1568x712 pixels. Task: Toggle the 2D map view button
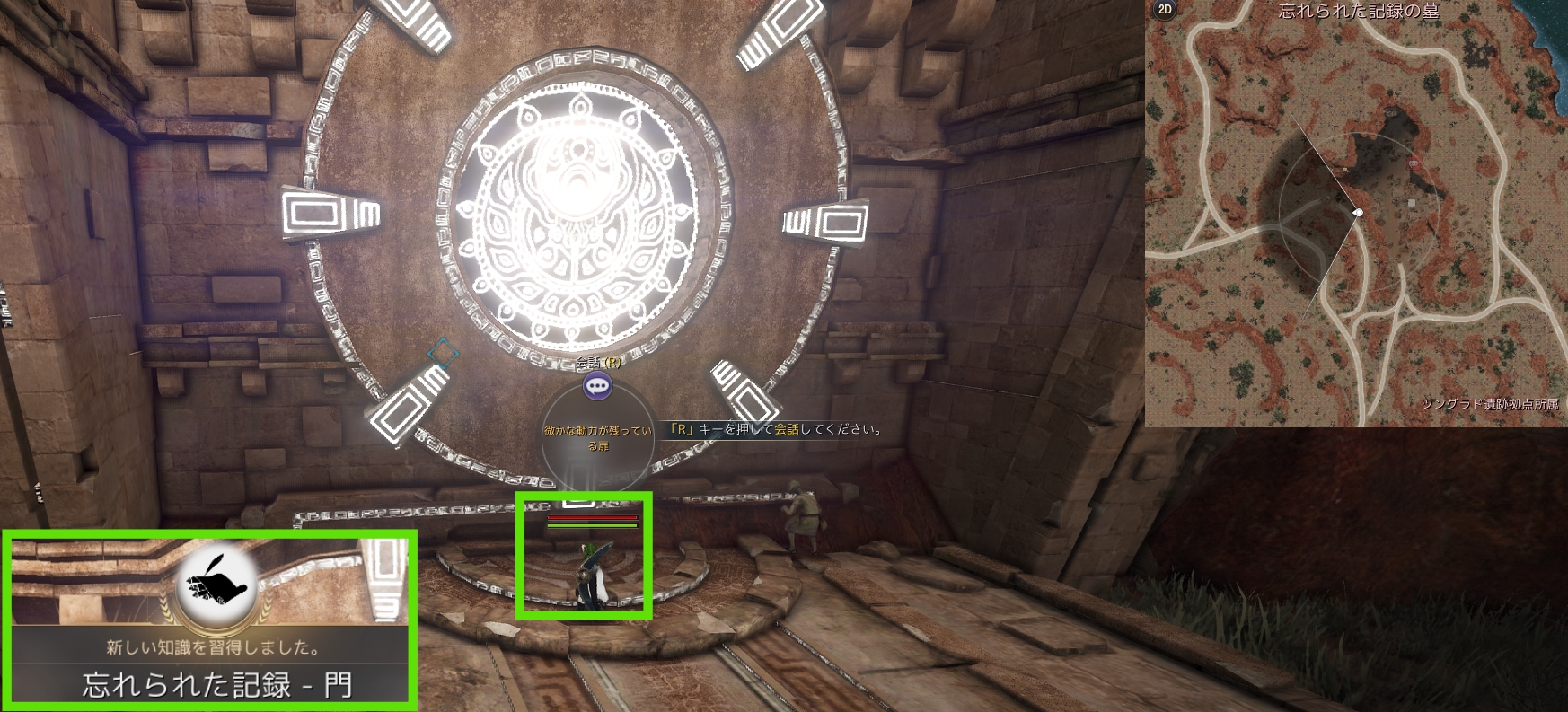(x=1165, y=10)
